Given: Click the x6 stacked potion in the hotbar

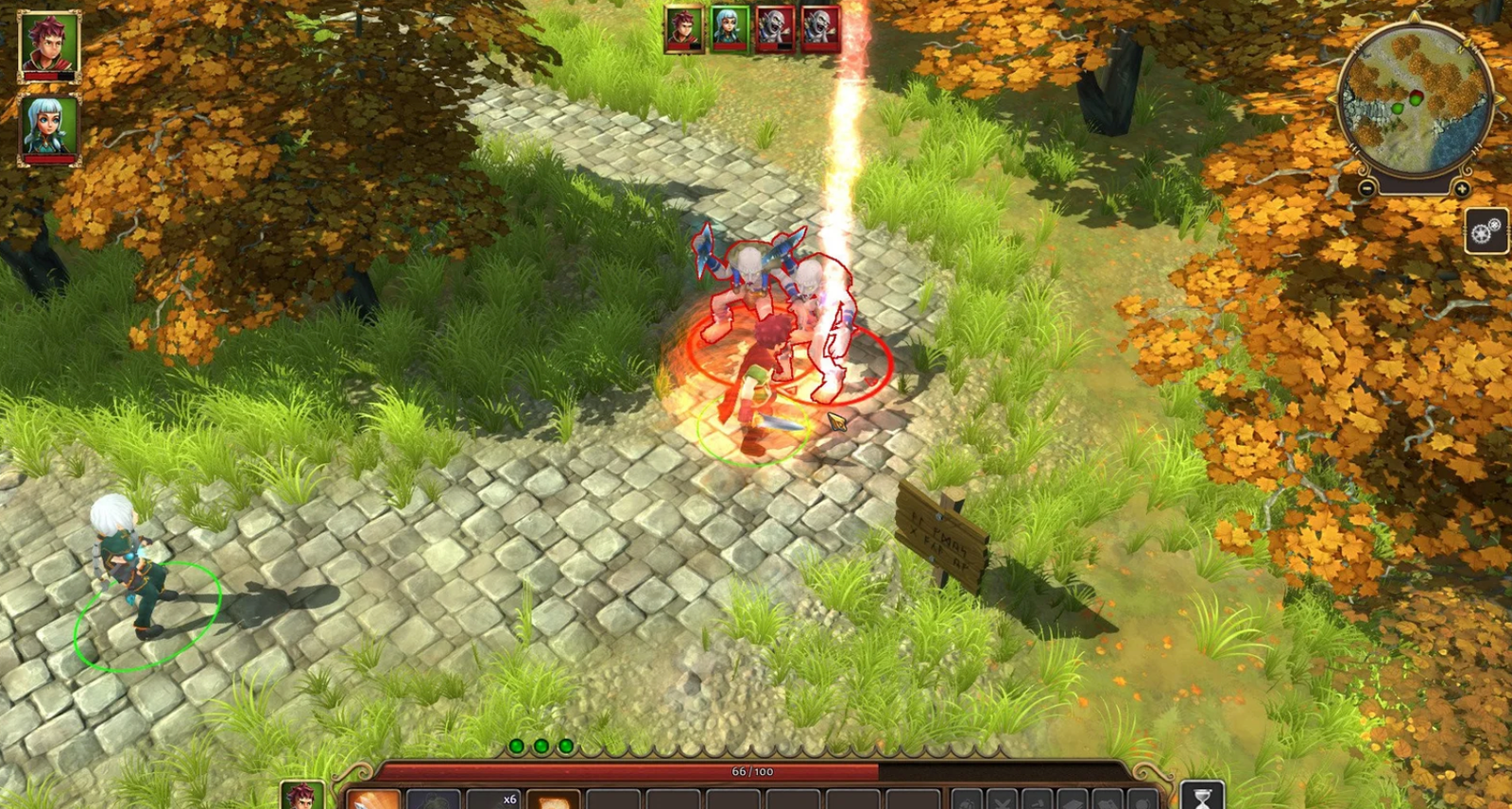Looking at the screenshot, I should (496, 801).
